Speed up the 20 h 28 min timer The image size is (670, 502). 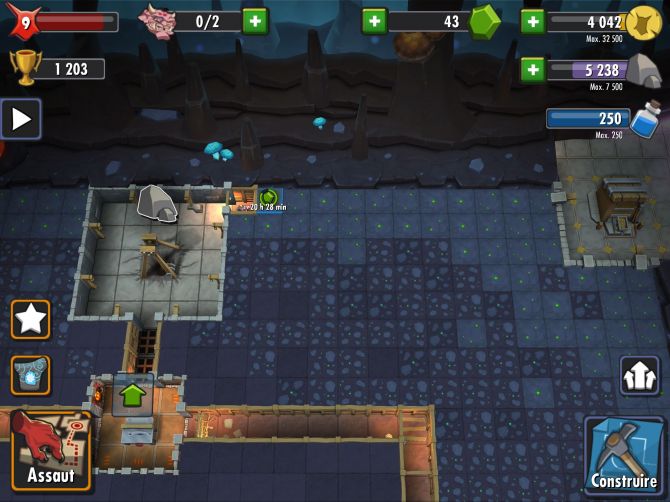268,197
